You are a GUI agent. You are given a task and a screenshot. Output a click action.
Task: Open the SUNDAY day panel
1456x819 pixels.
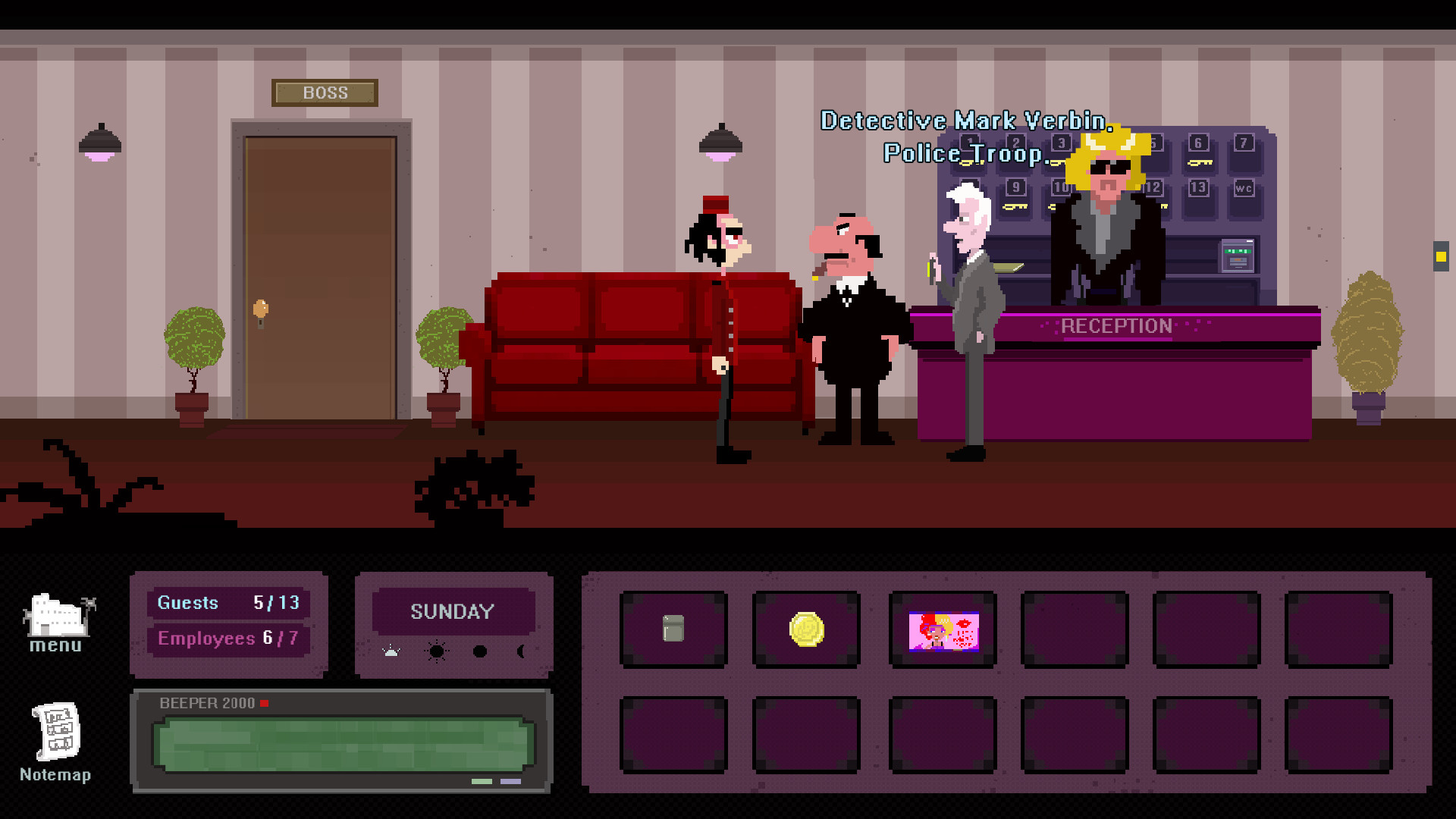[453, 611]
